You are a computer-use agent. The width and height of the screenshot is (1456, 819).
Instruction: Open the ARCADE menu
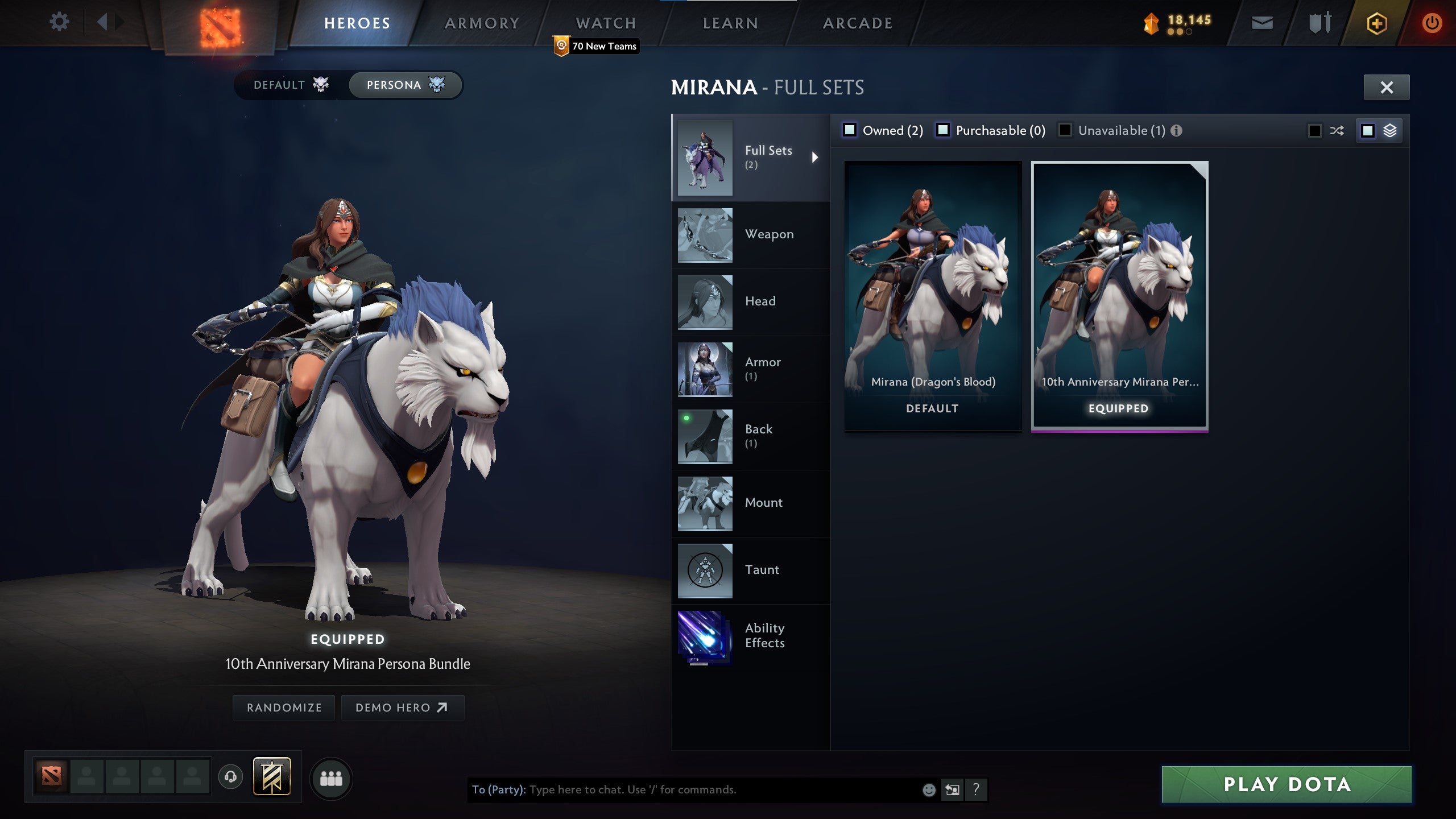coord(857,23)
